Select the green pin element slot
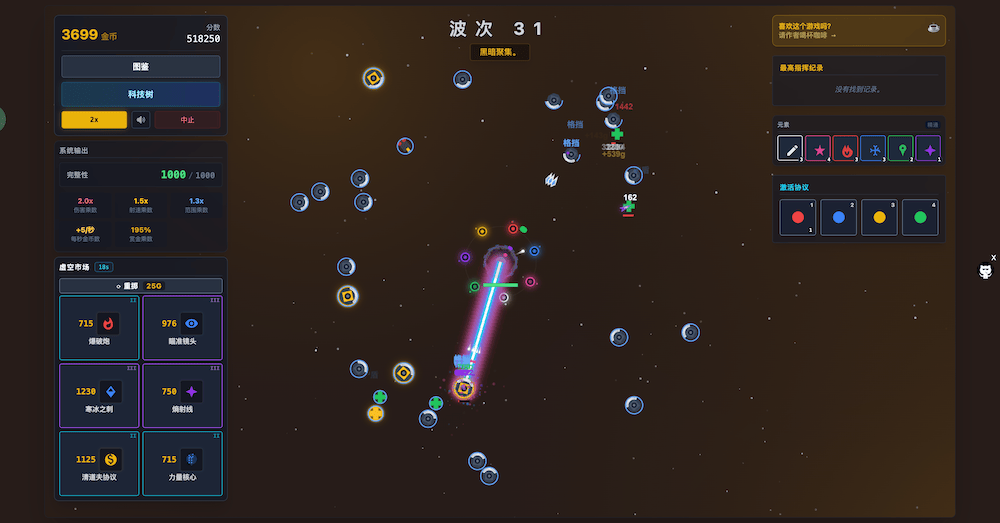 coord(900,150)
